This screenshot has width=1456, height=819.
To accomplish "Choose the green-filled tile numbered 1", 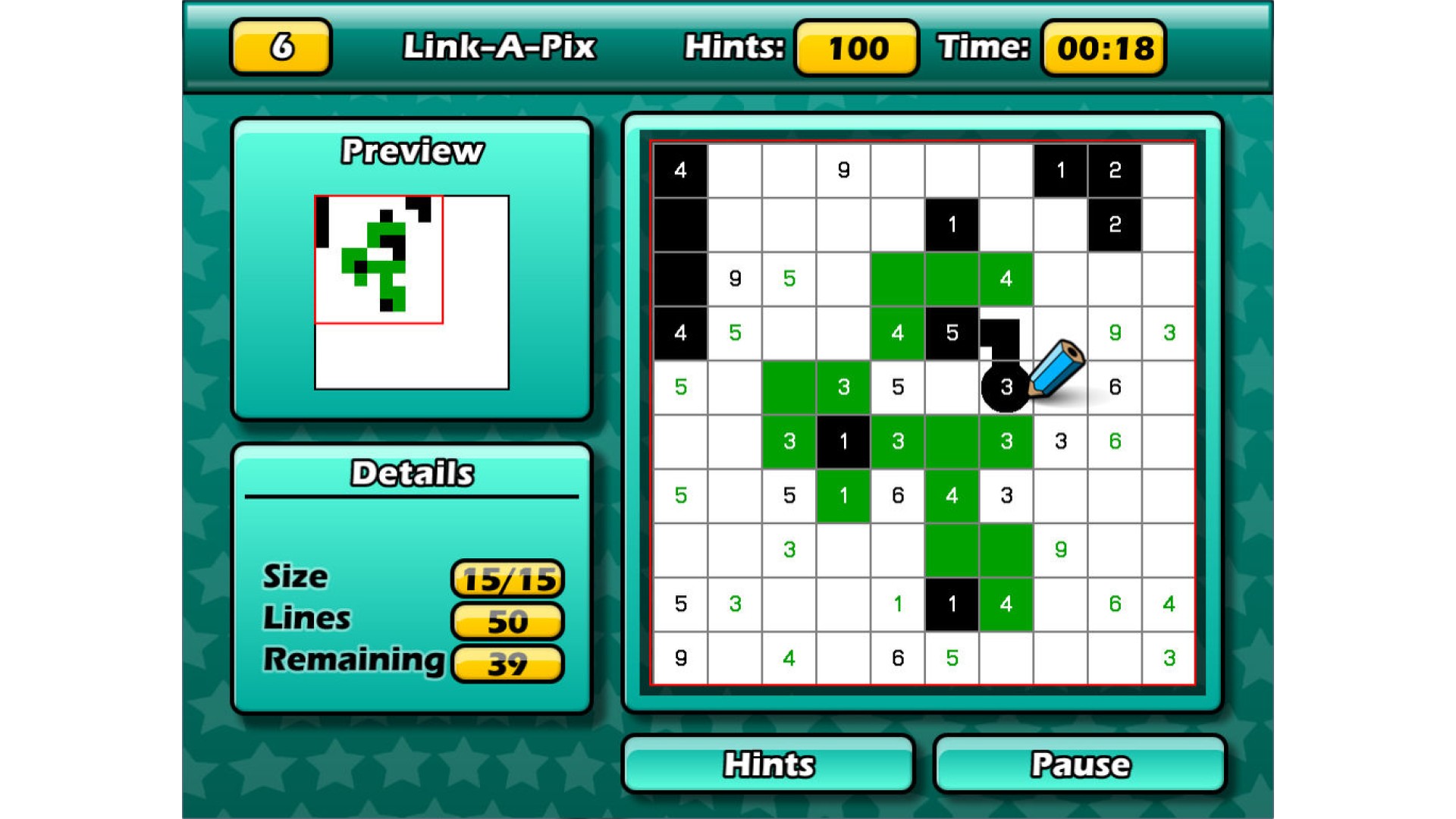I will 843,496.
